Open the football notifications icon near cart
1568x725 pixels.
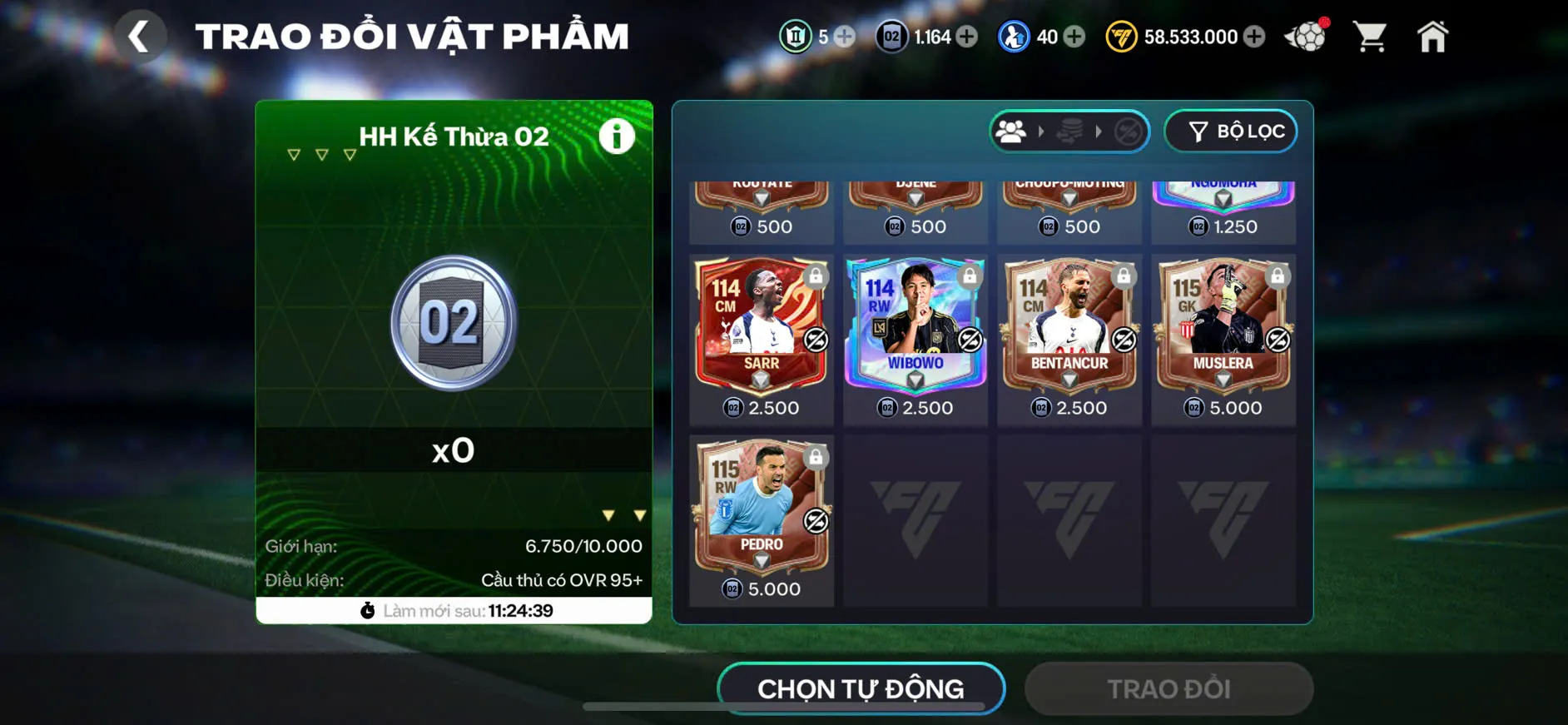pos(1308,36)
